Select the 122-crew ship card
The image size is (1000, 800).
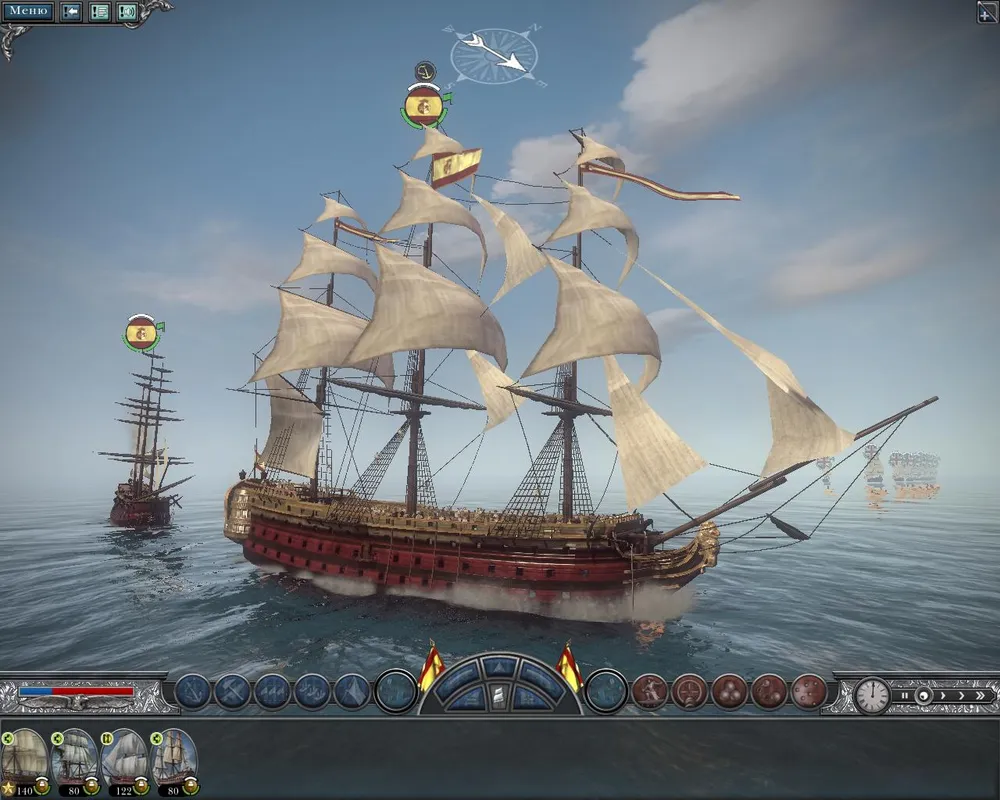(124, 758)
